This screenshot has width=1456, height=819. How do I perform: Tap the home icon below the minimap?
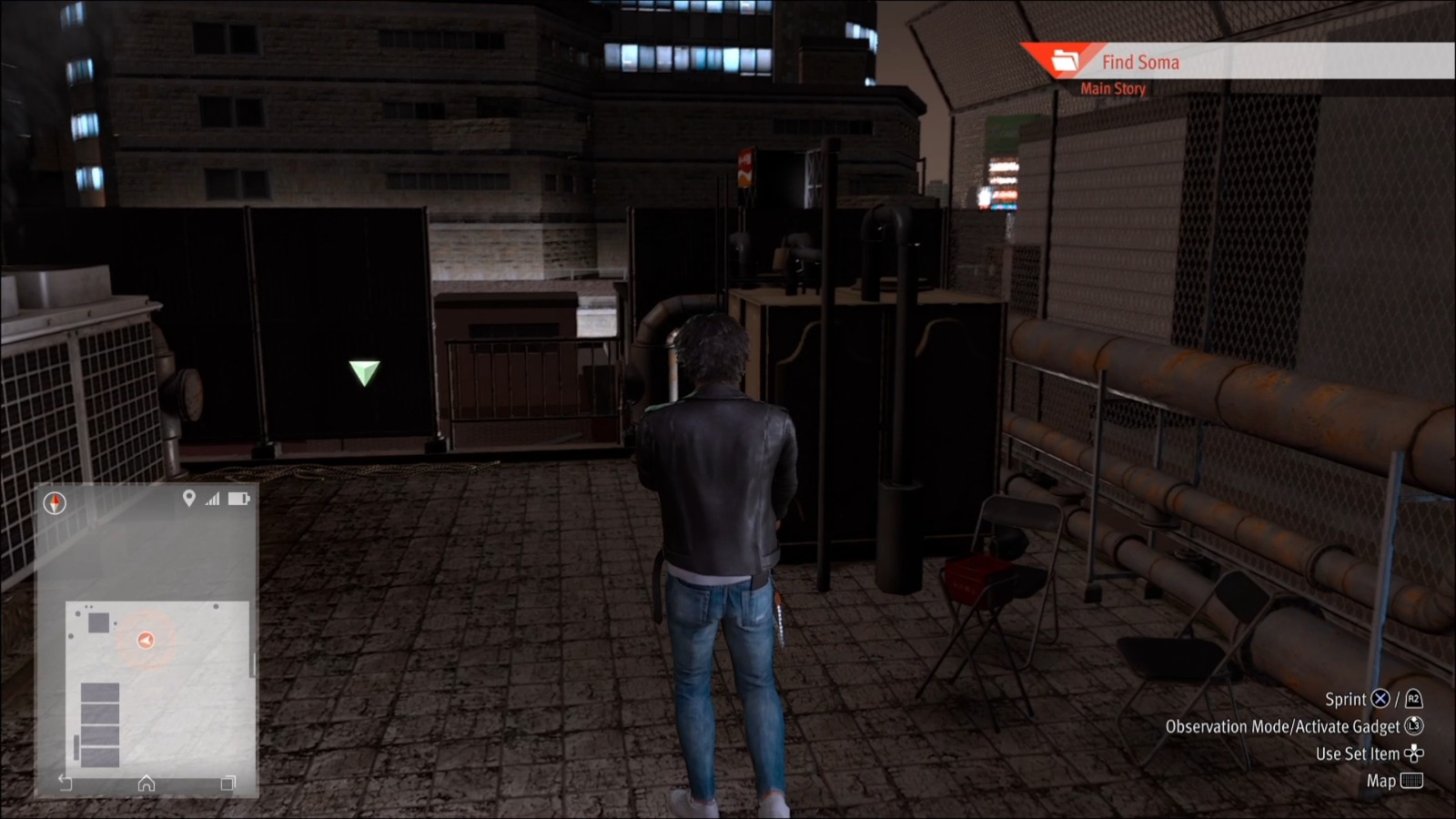coord(146,783)
